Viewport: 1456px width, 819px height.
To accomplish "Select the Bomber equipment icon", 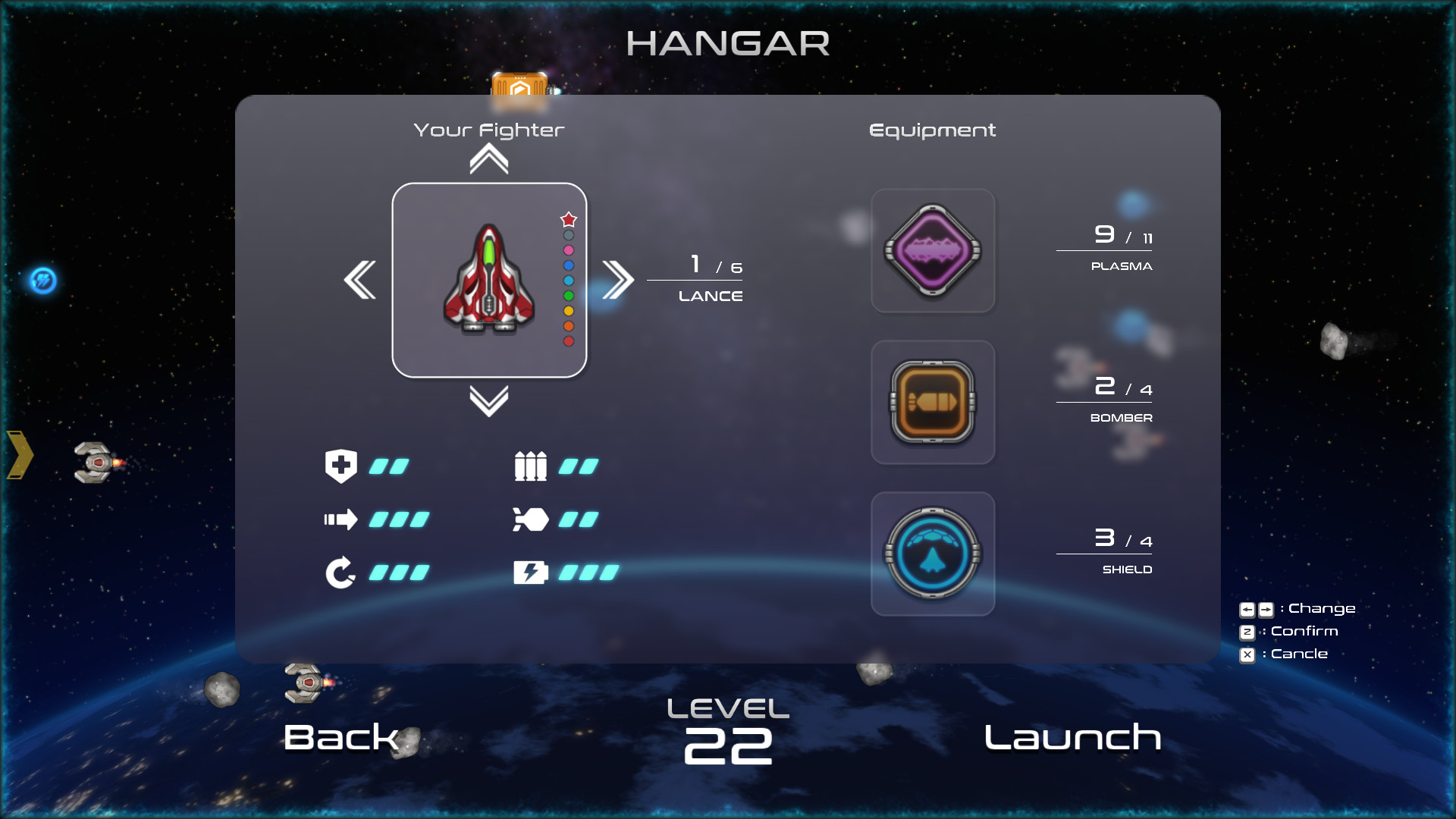I will click(932, 402).
